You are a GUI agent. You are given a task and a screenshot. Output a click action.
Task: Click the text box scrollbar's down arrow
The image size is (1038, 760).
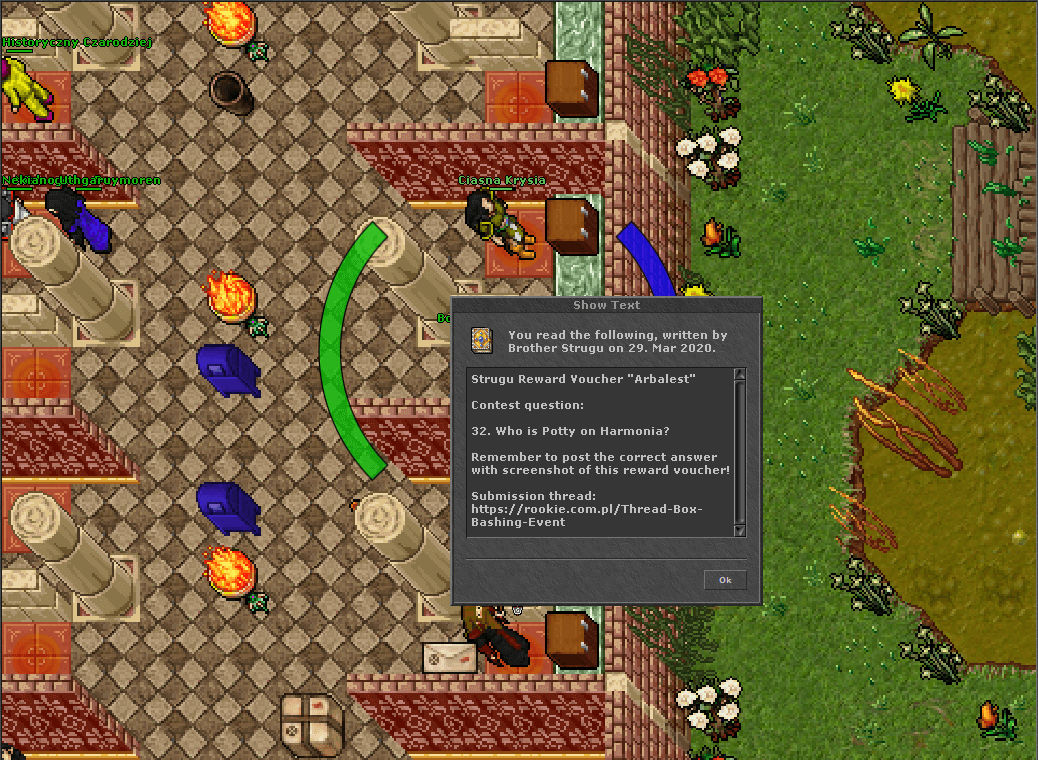point(740,531)
